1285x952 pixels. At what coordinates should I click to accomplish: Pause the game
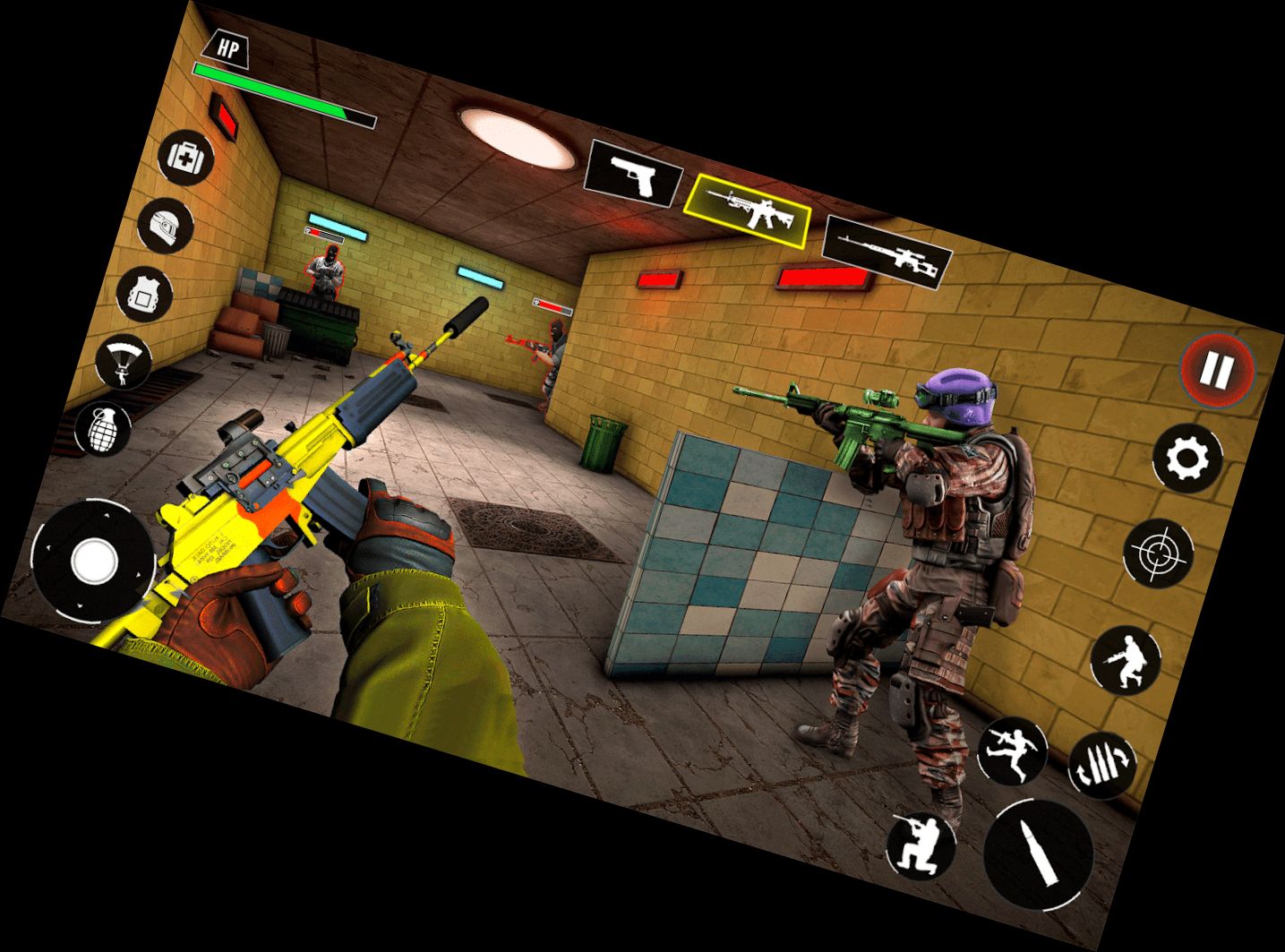(x=1218, y=367)
